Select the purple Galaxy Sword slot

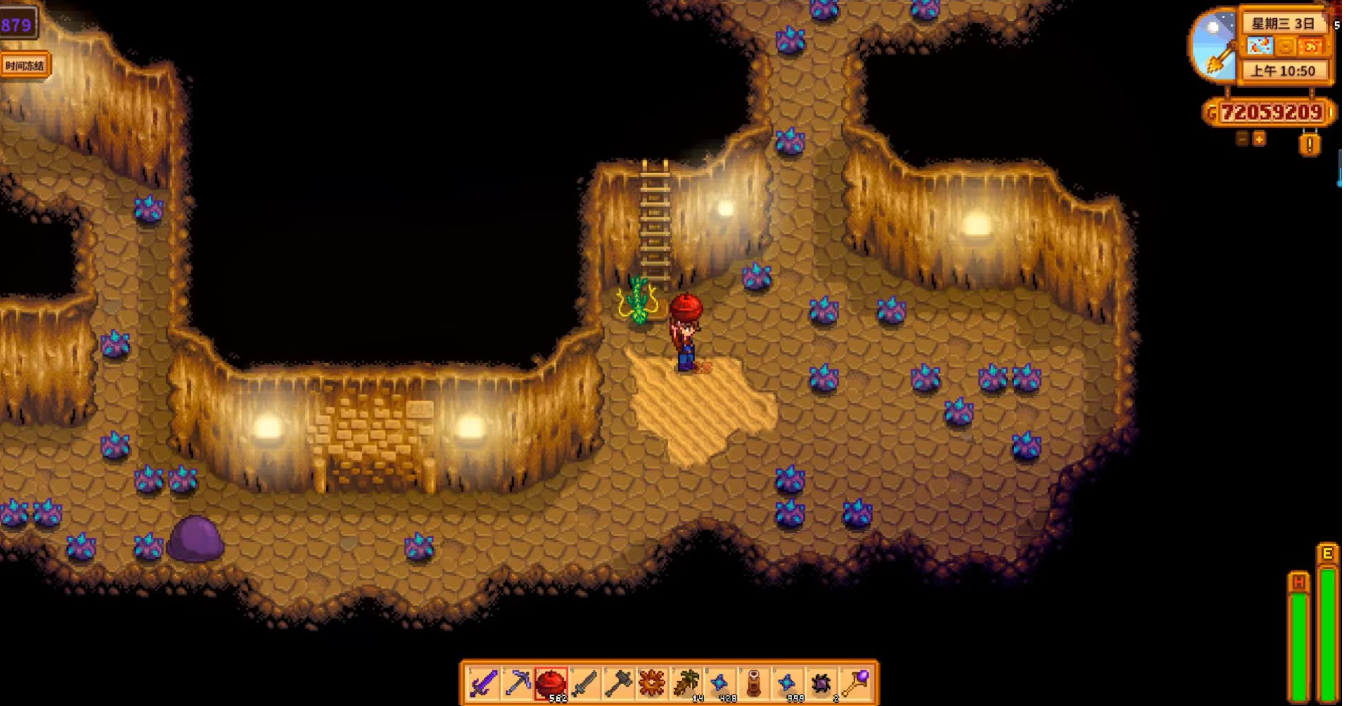tap(484, 684)
